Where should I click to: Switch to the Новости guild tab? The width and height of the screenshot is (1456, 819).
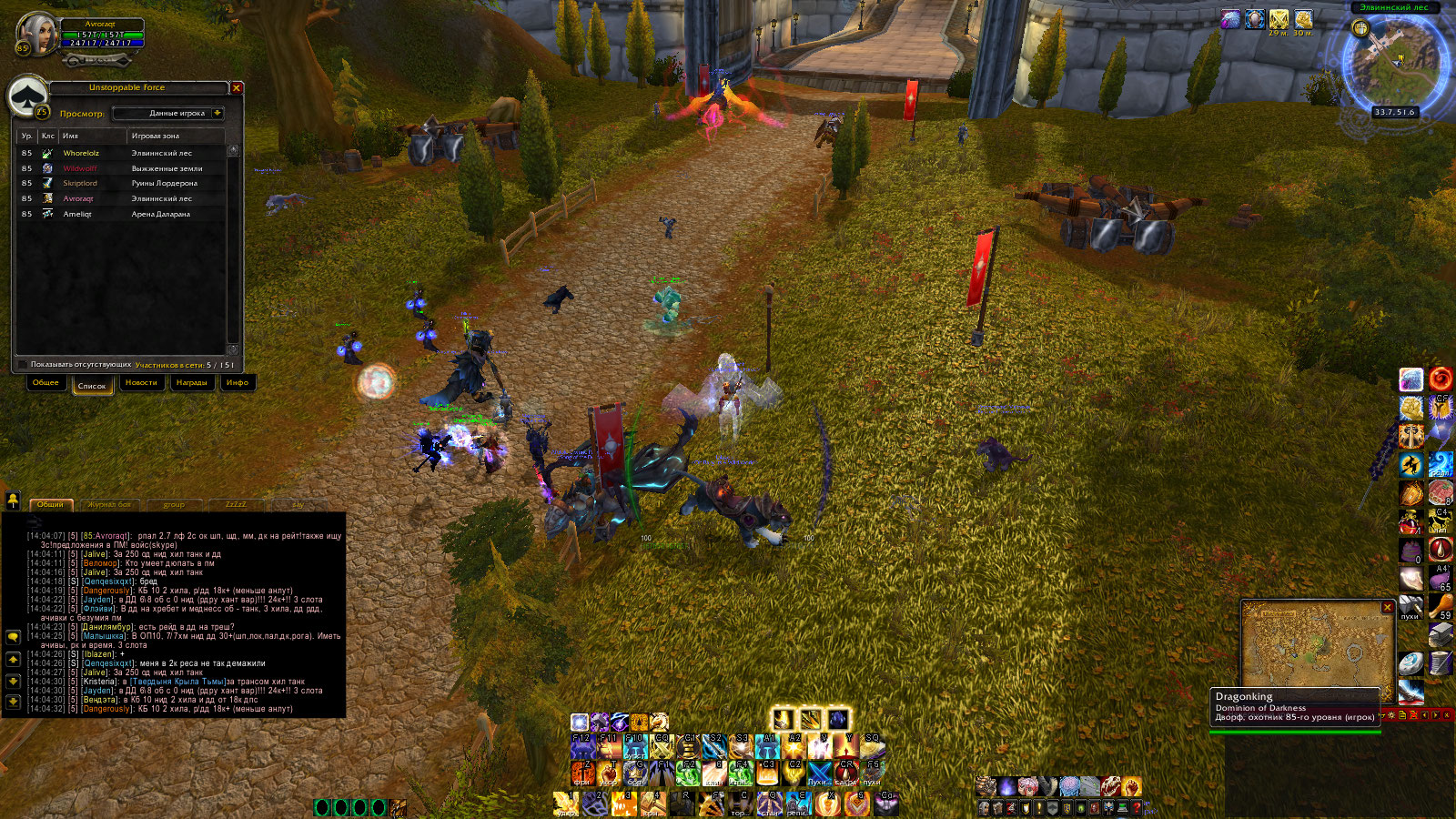[141, 383]
